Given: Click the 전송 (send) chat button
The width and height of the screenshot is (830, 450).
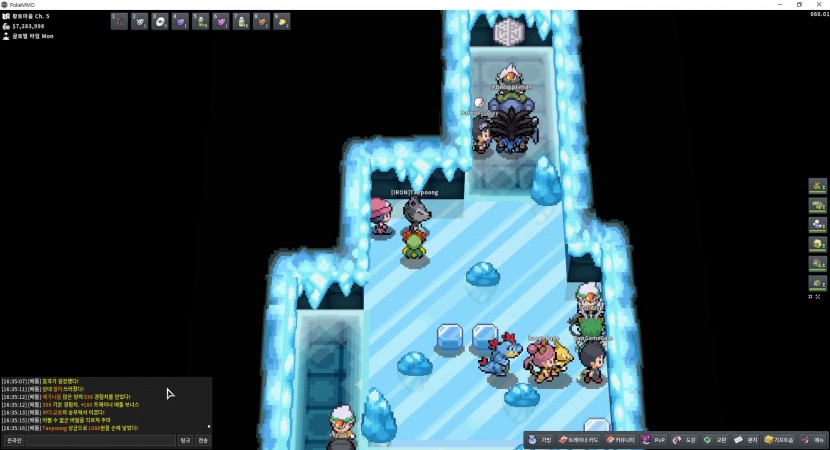Looking at the screenshot, I should tap(203, 440).
